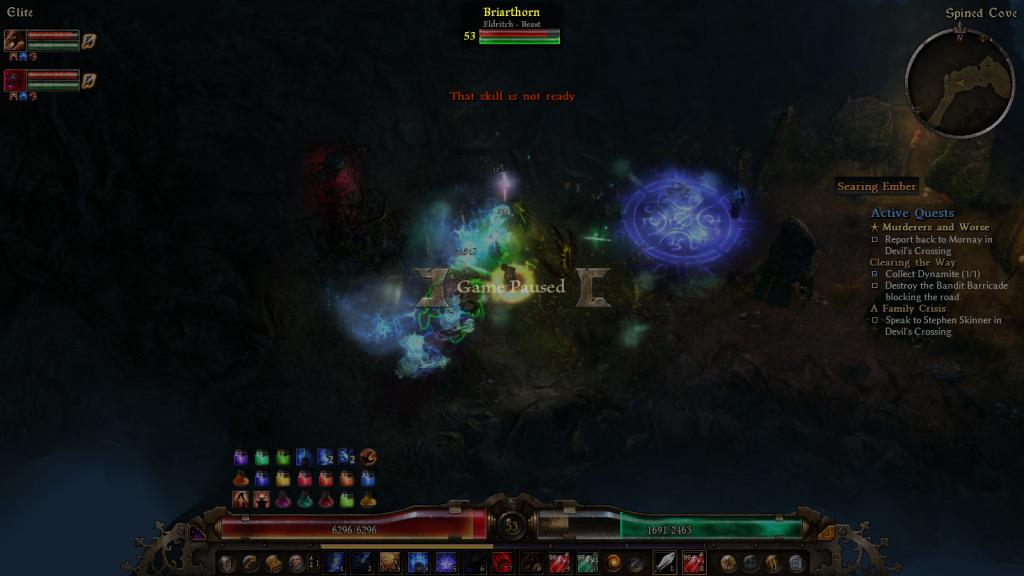
Task: Activate the red skill in slot 7
Action: pos(503,563)
